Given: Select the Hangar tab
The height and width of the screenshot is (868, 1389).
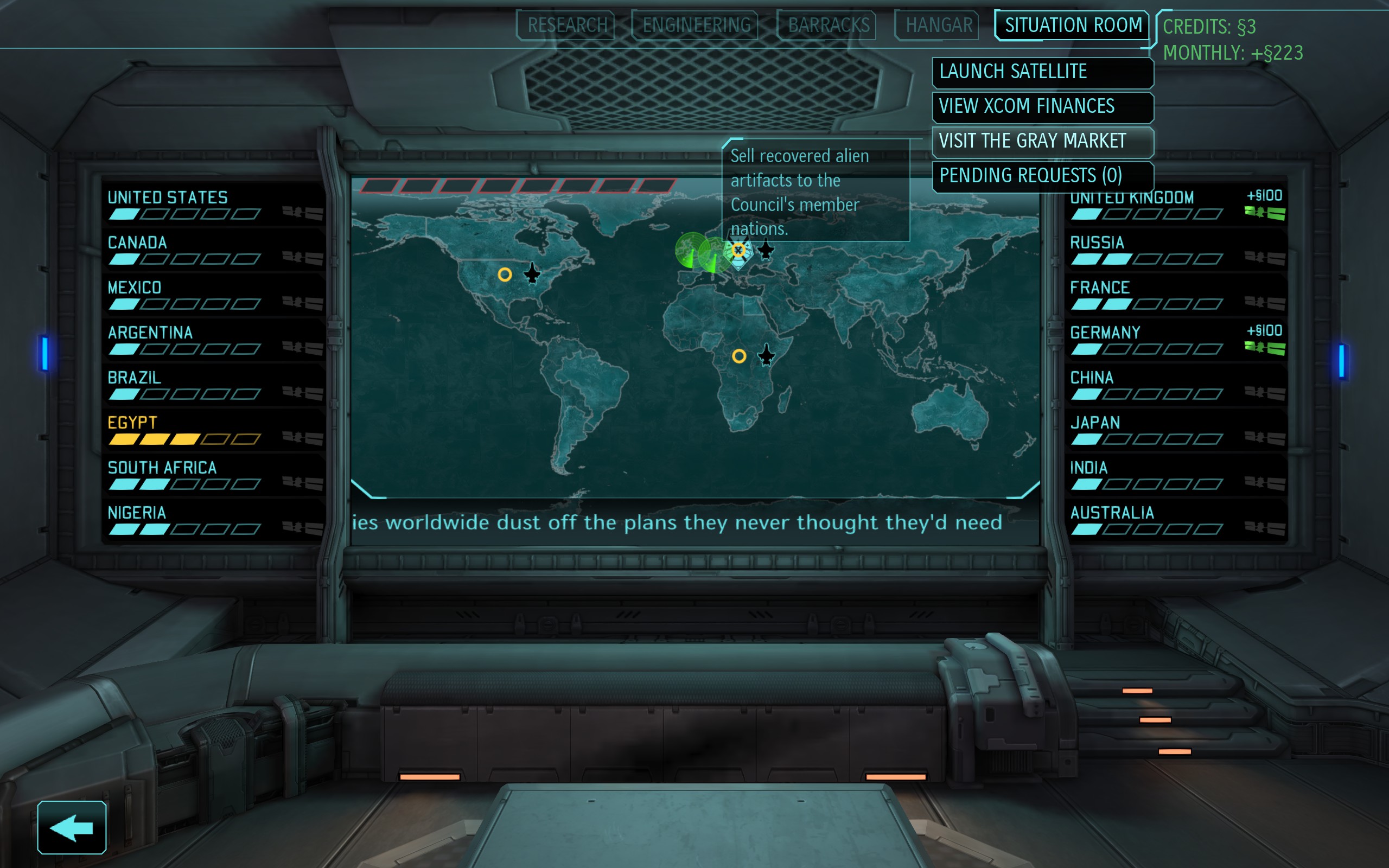Looking at the screenshot, I should click(938, 25).
